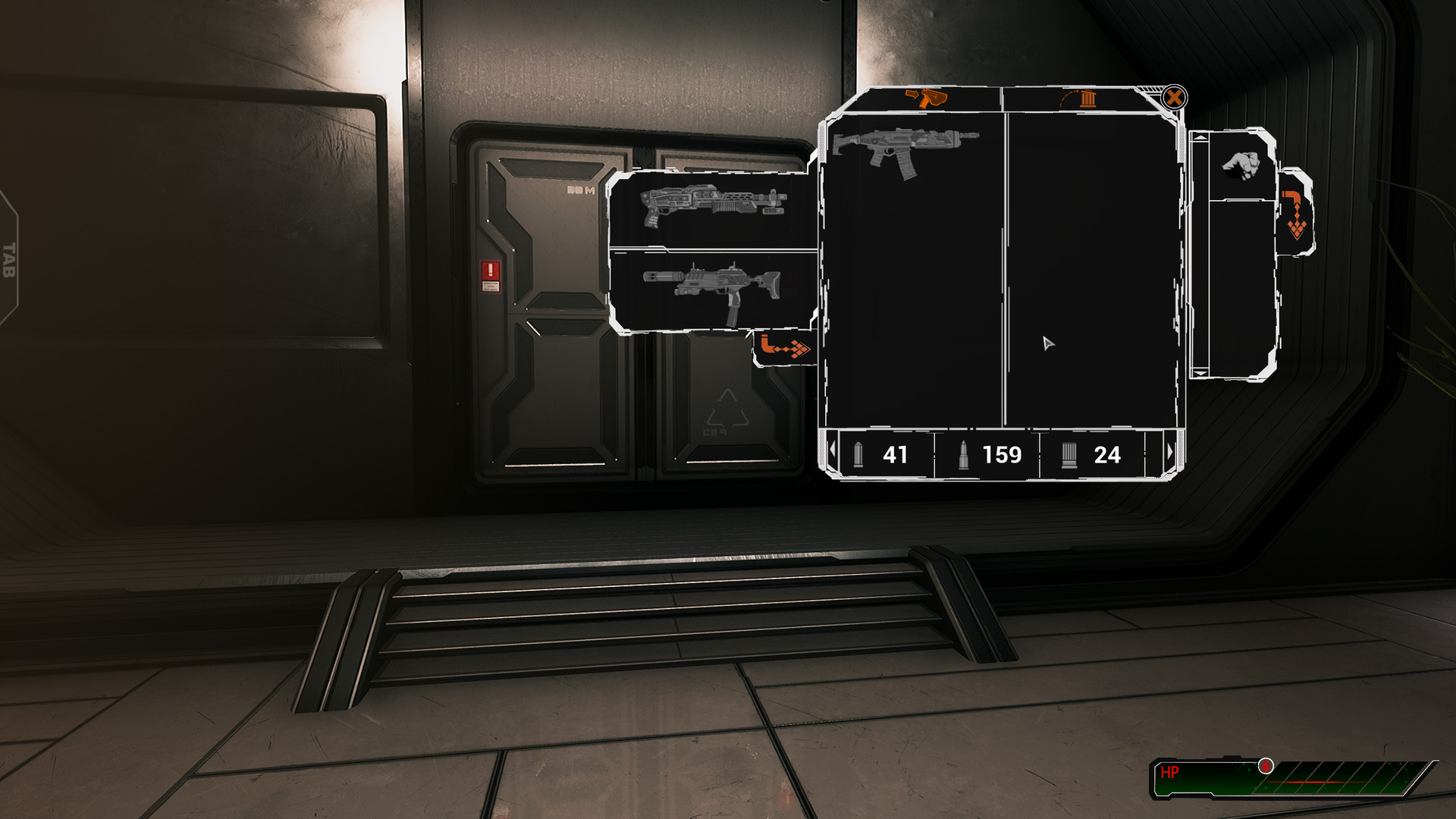Click the fist melee slot icon
The height and width of the screenshot is (819, 1456).
tap(1244, 165)
